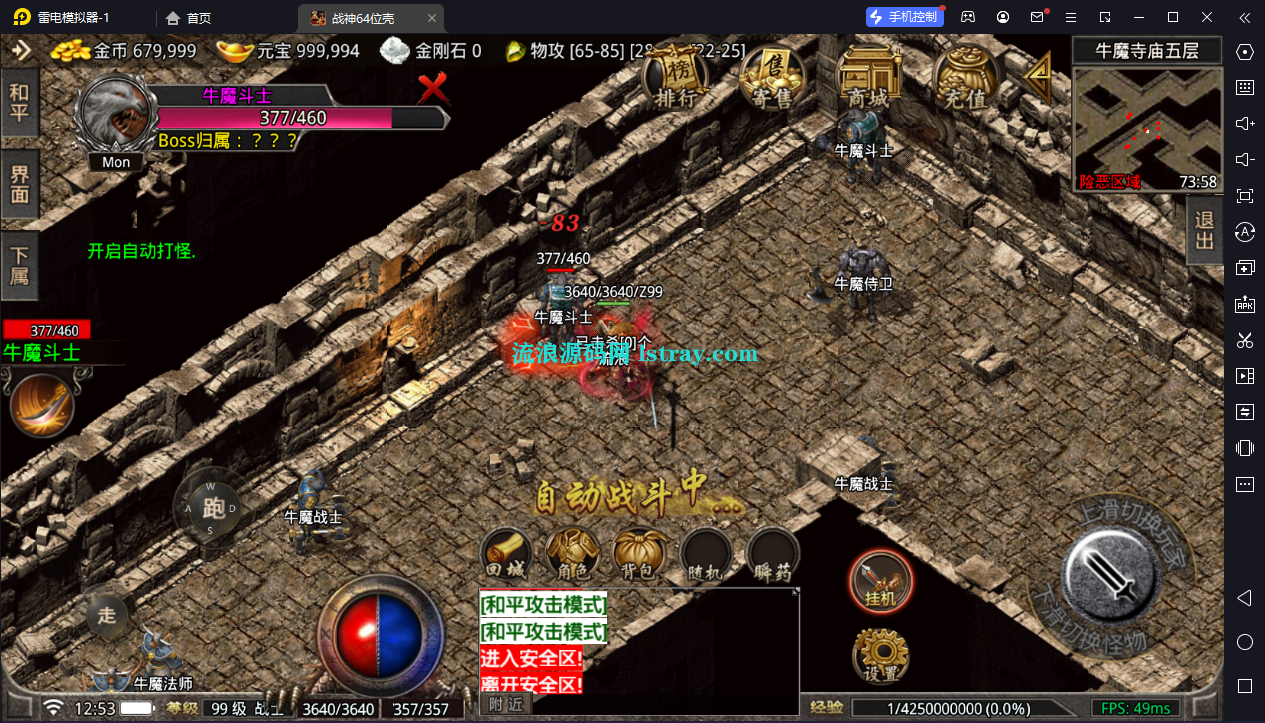Open the 寄售 consignment shop

(x=771, y=76)
